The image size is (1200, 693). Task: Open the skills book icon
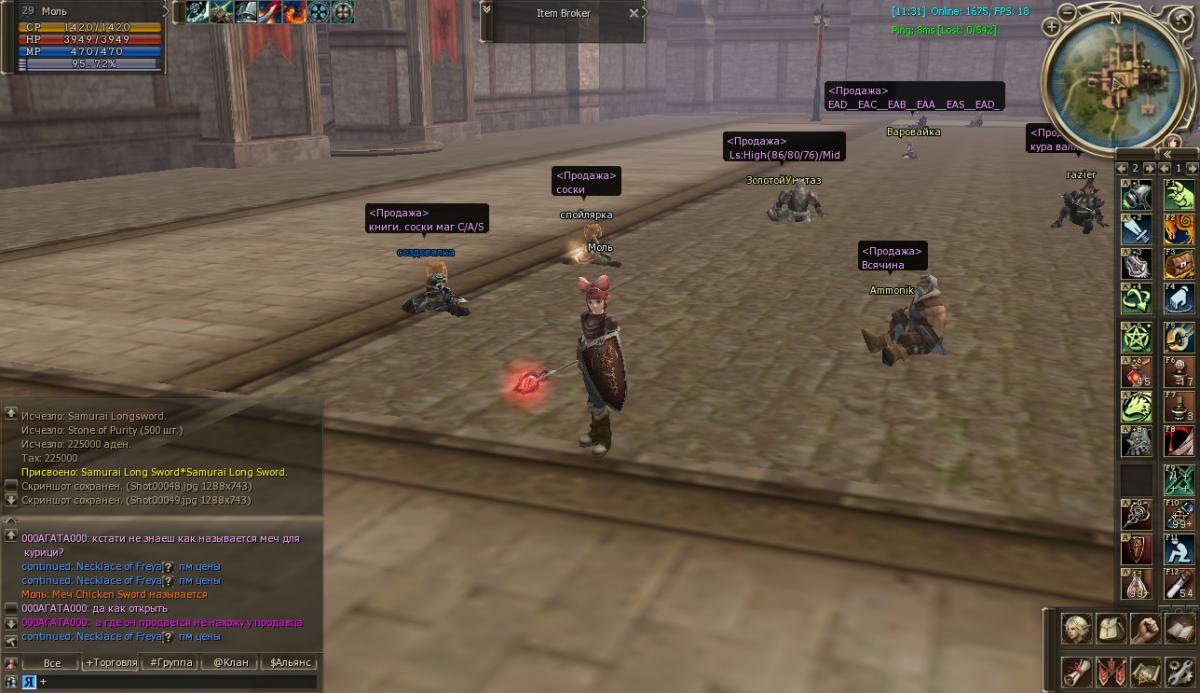click(1179, 628)
